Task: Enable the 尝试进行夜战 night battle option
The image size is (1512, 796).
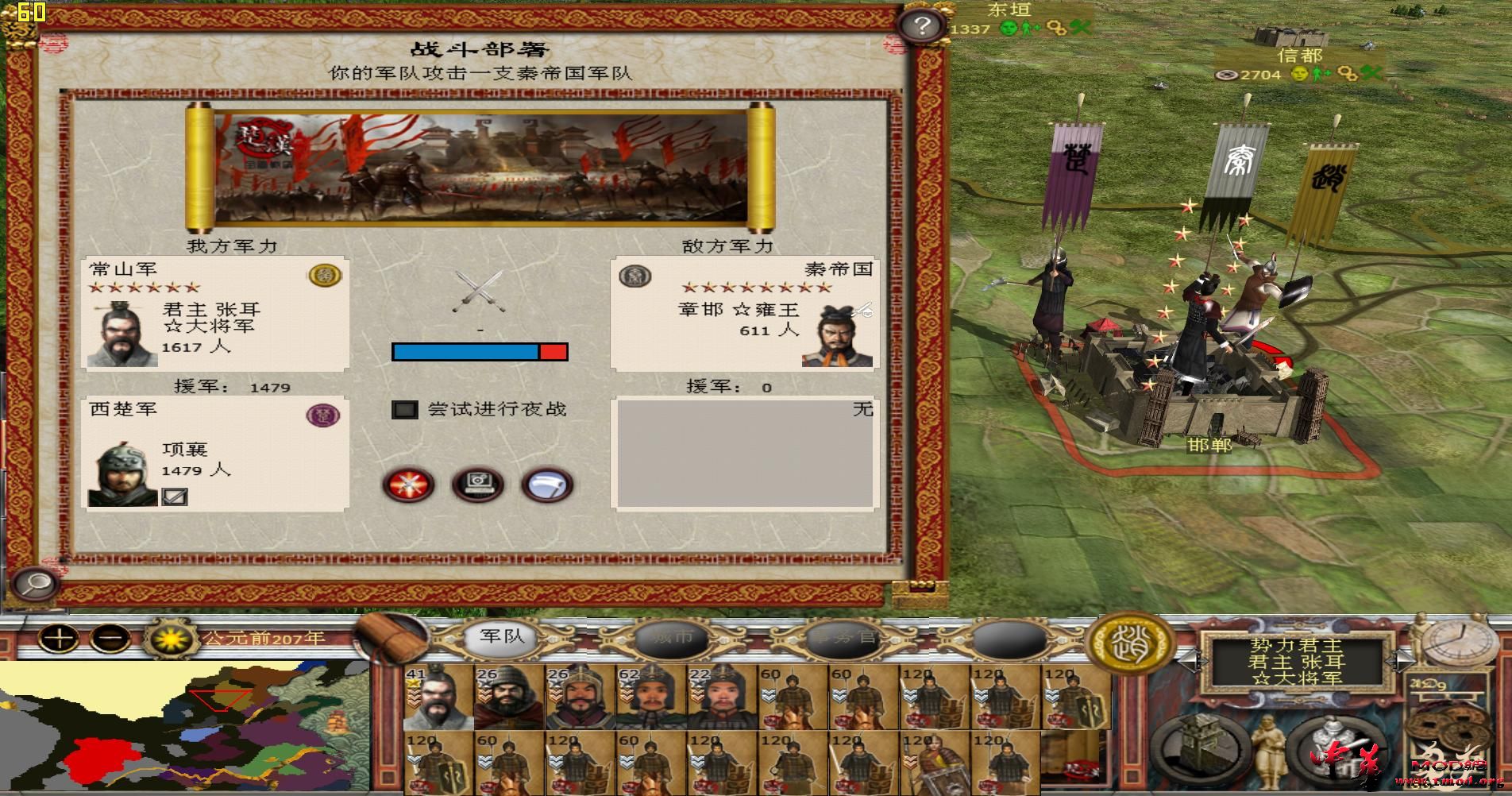Action: pos(406,410)
